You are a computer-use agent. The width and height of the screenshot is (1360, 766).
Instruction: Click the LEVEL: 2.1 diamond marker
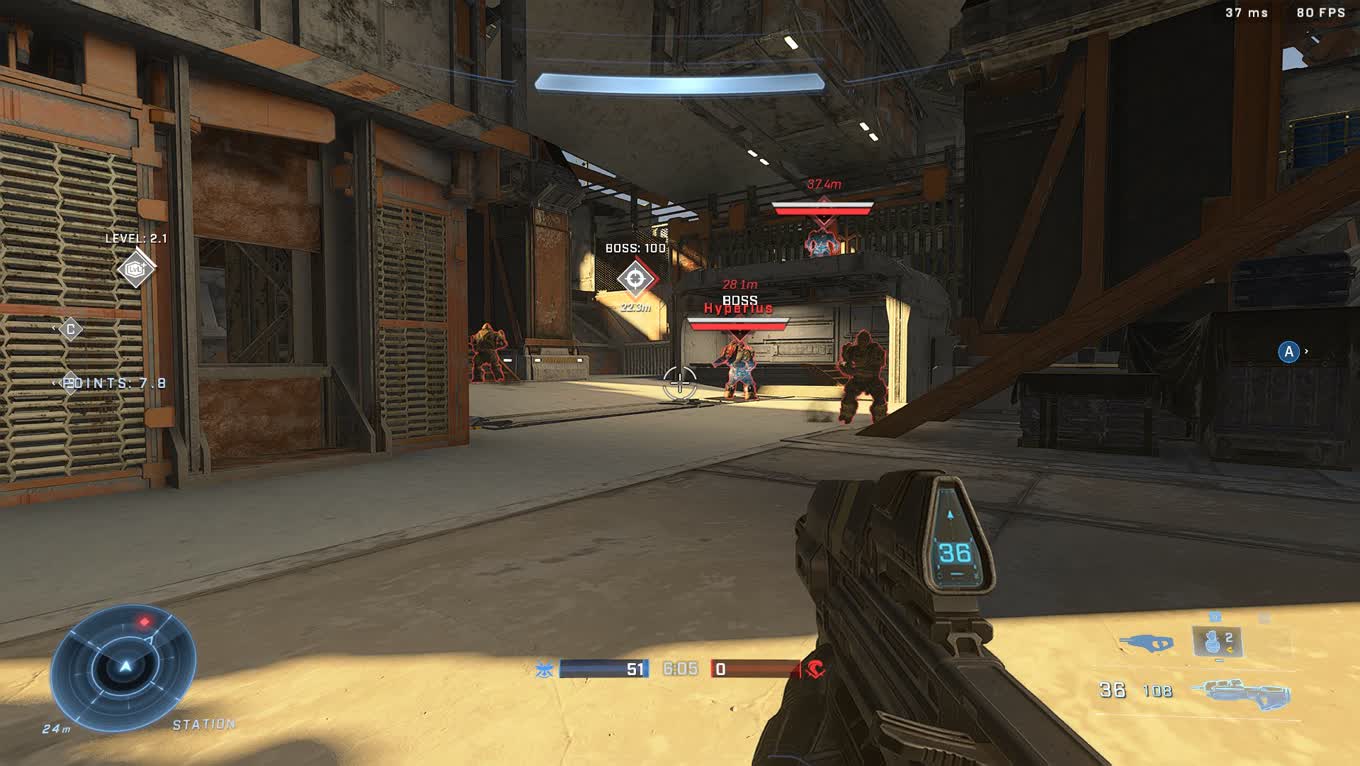tap(135, 268)
